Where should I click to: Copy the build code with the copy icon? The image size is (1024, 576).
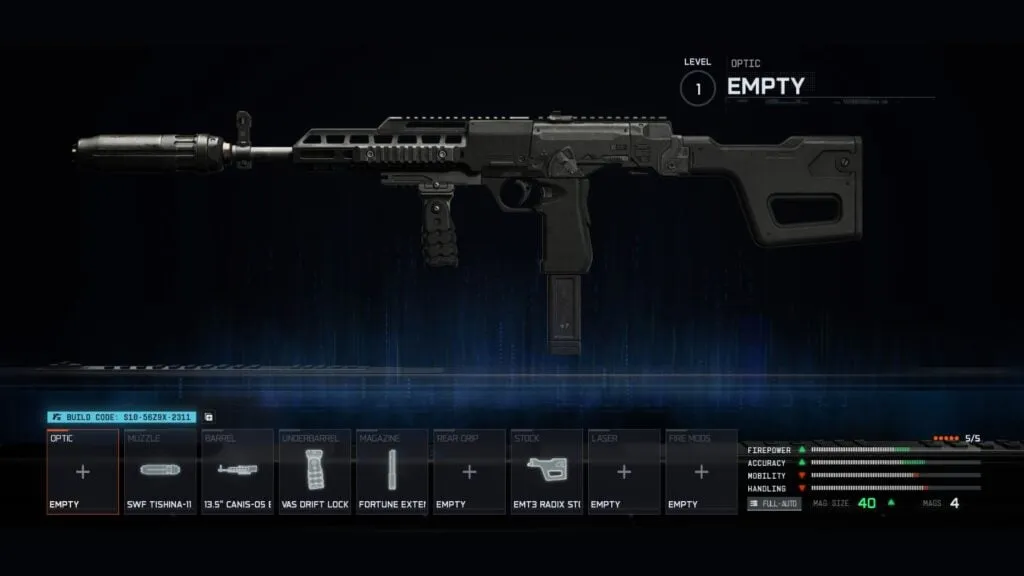[208, 417]
